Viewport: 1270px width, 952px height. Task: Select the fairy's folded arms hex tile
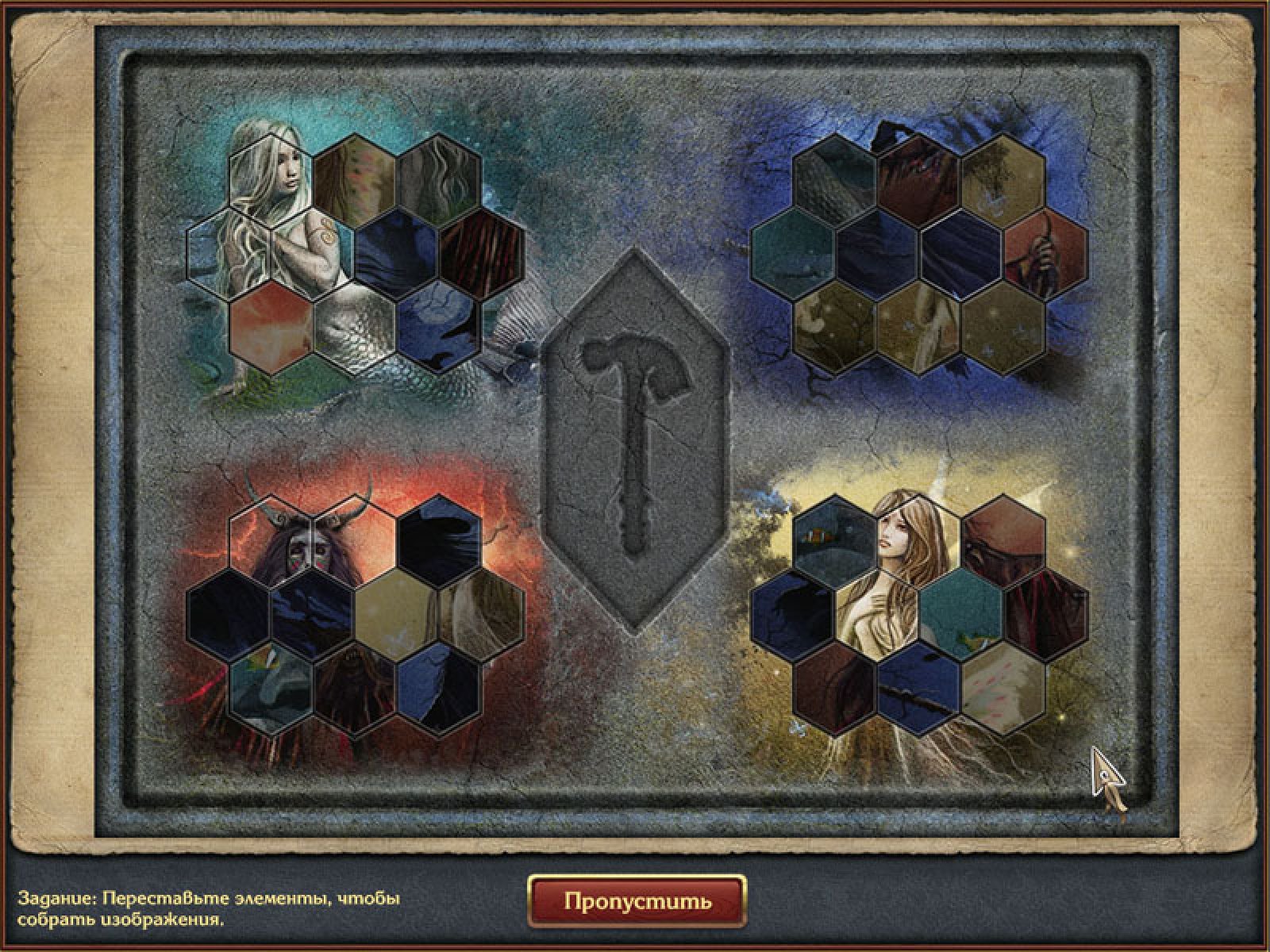(877, 611)
